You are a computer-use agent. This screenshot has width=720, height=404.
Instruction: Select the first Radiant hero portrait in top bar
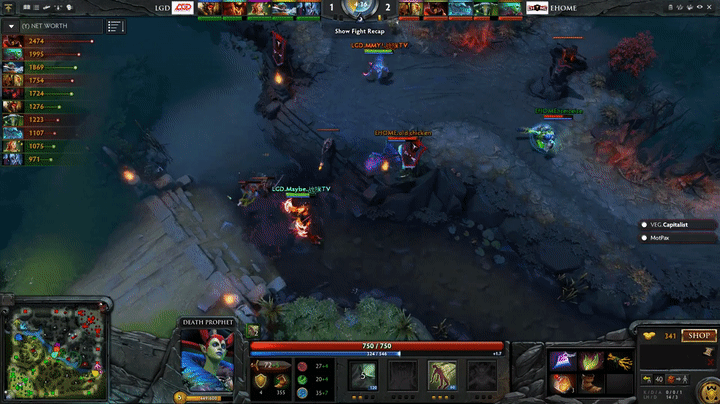(208, 8)
